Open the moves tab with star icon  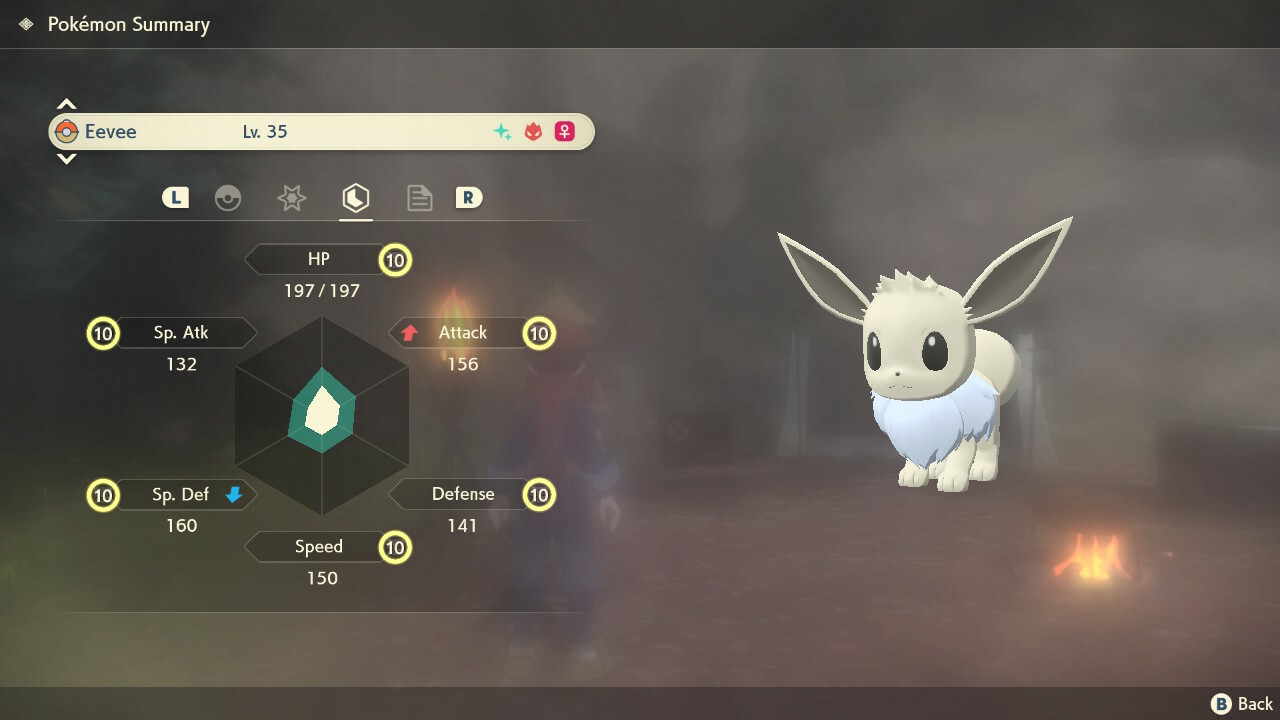pos(291,198)
